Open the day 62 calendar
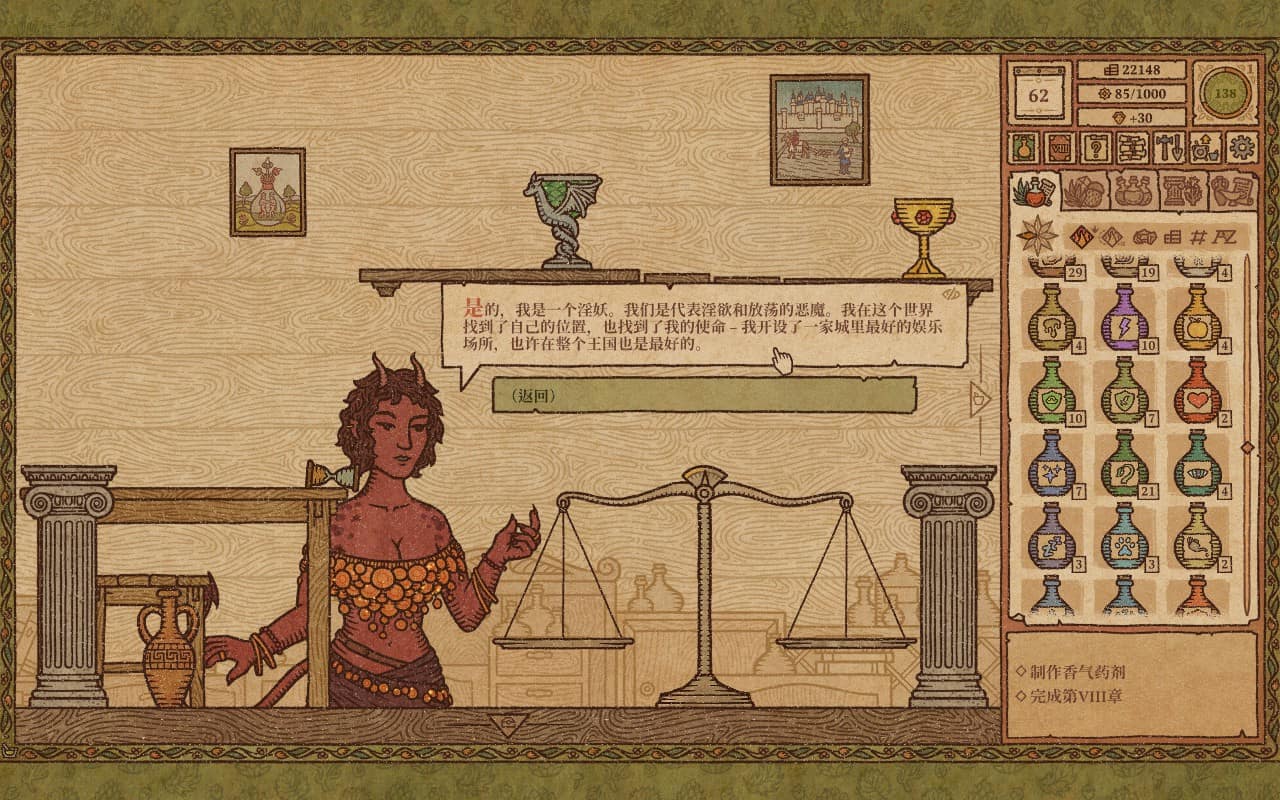The height and width of the screenshot is (800, 1280). tap(1039, 94)
